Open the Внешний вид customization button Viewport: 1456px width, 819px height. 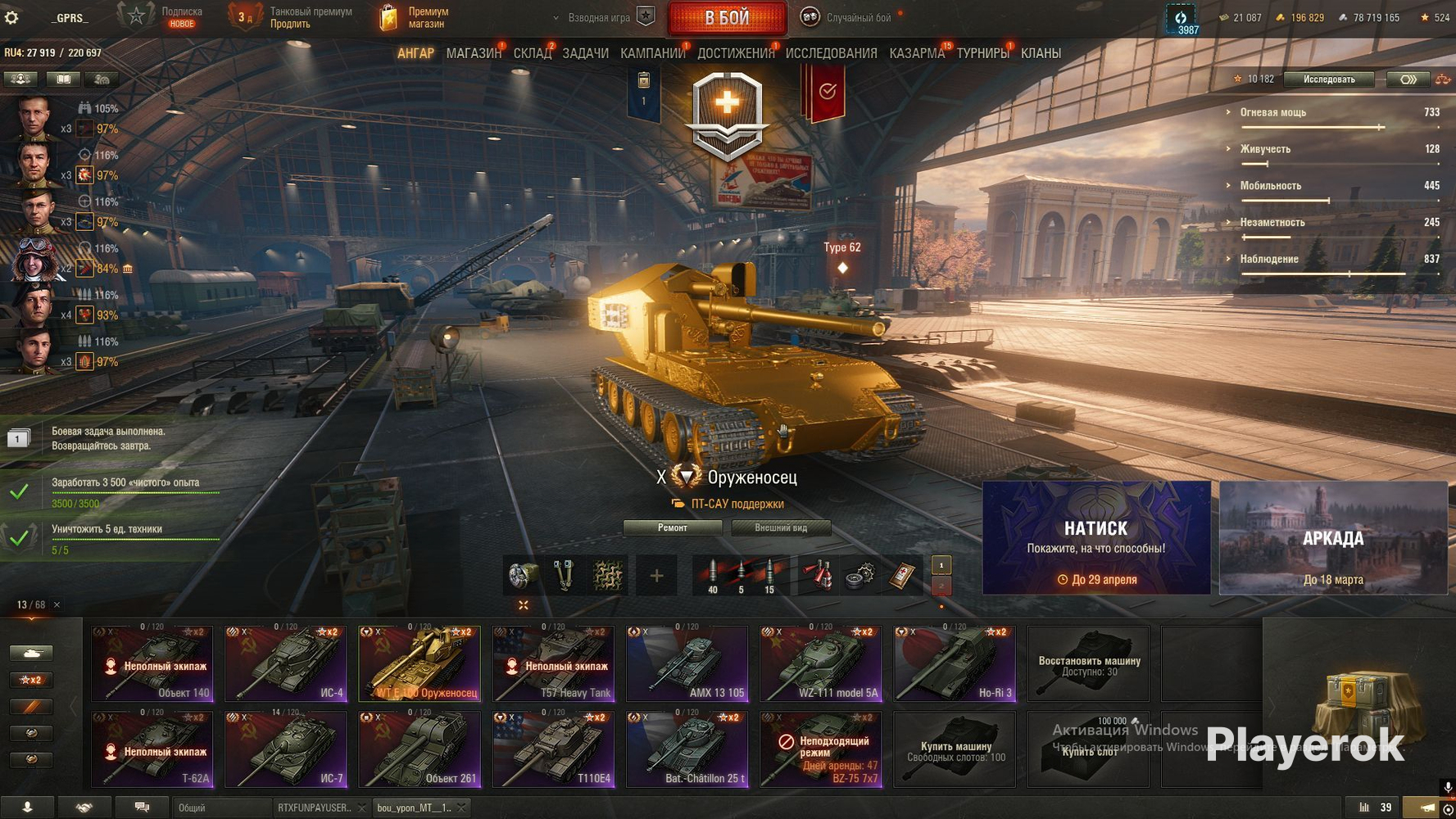(x=780, y=528)
